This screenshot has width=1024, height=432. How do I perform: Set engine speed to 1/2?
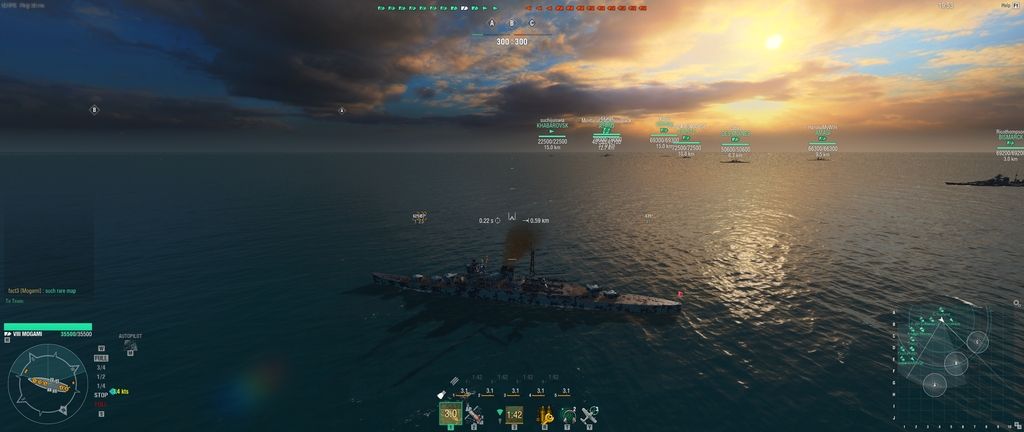[101, 377]
